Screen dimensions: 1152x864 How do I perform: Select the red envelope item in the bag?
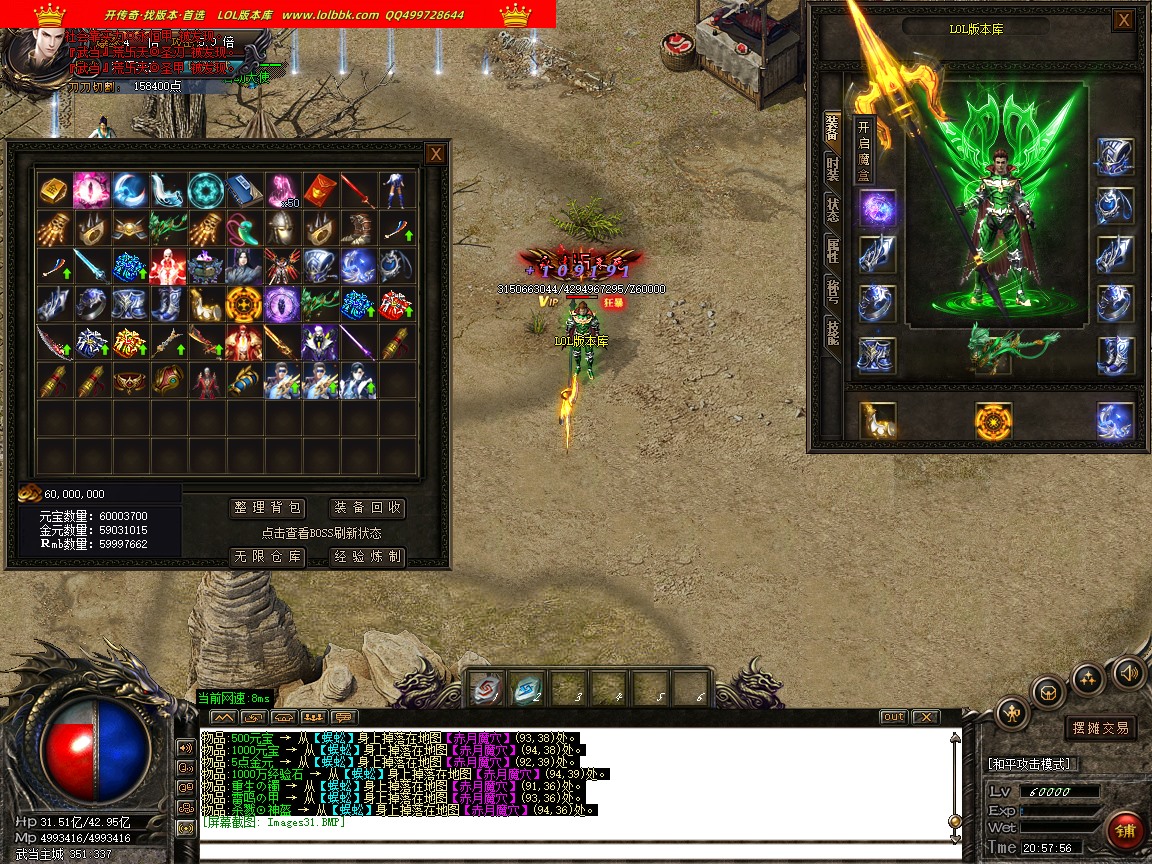coord(319,188)
